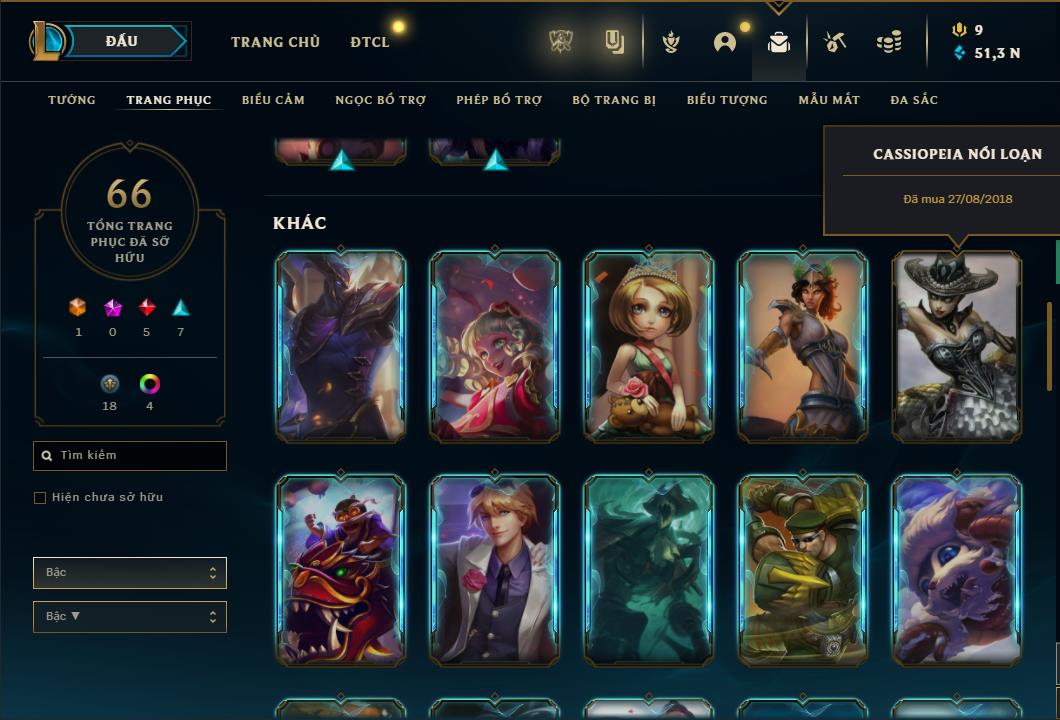
Task: Open the store coins icon
Action: 888,42
